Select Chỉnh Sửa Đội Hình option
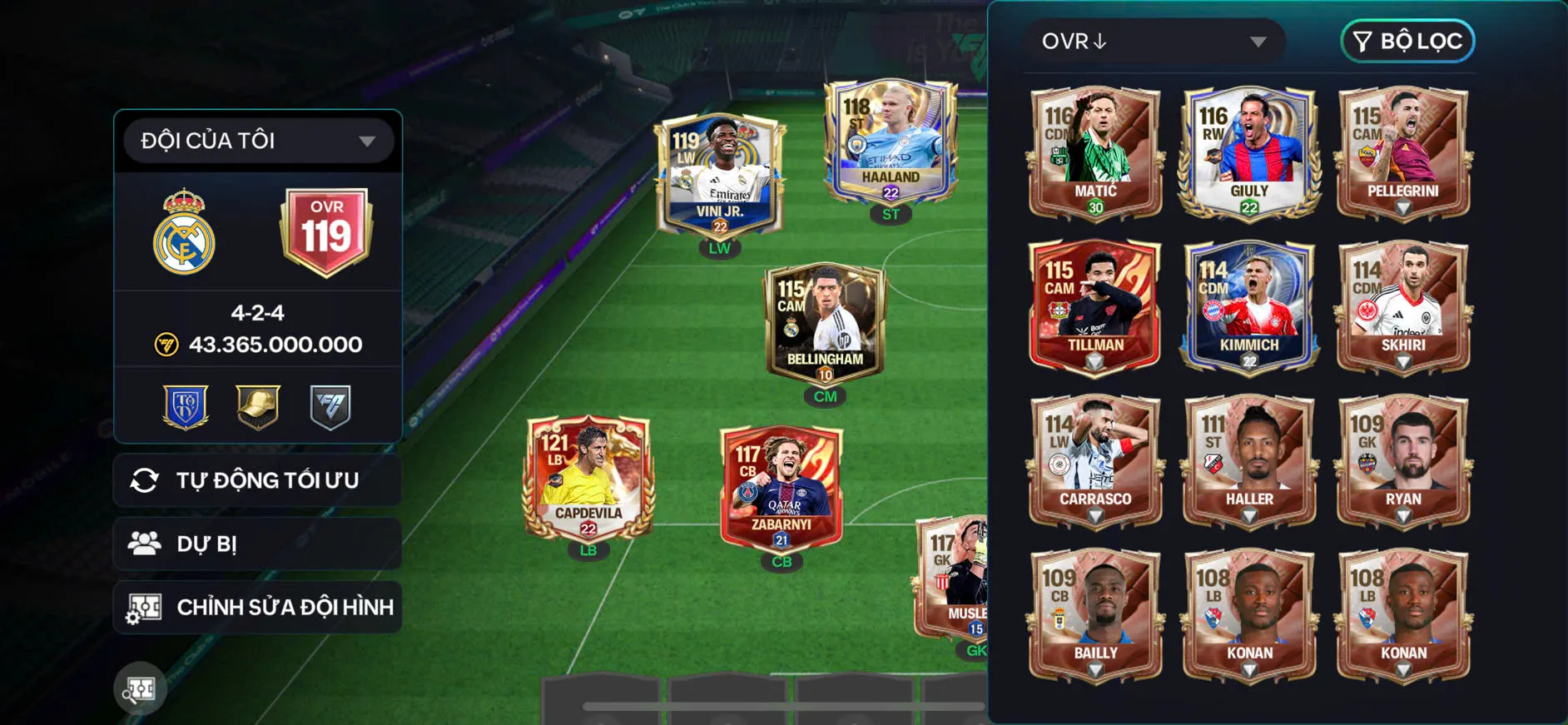The height and width of the screenshot is (725, 1568). 258,607
